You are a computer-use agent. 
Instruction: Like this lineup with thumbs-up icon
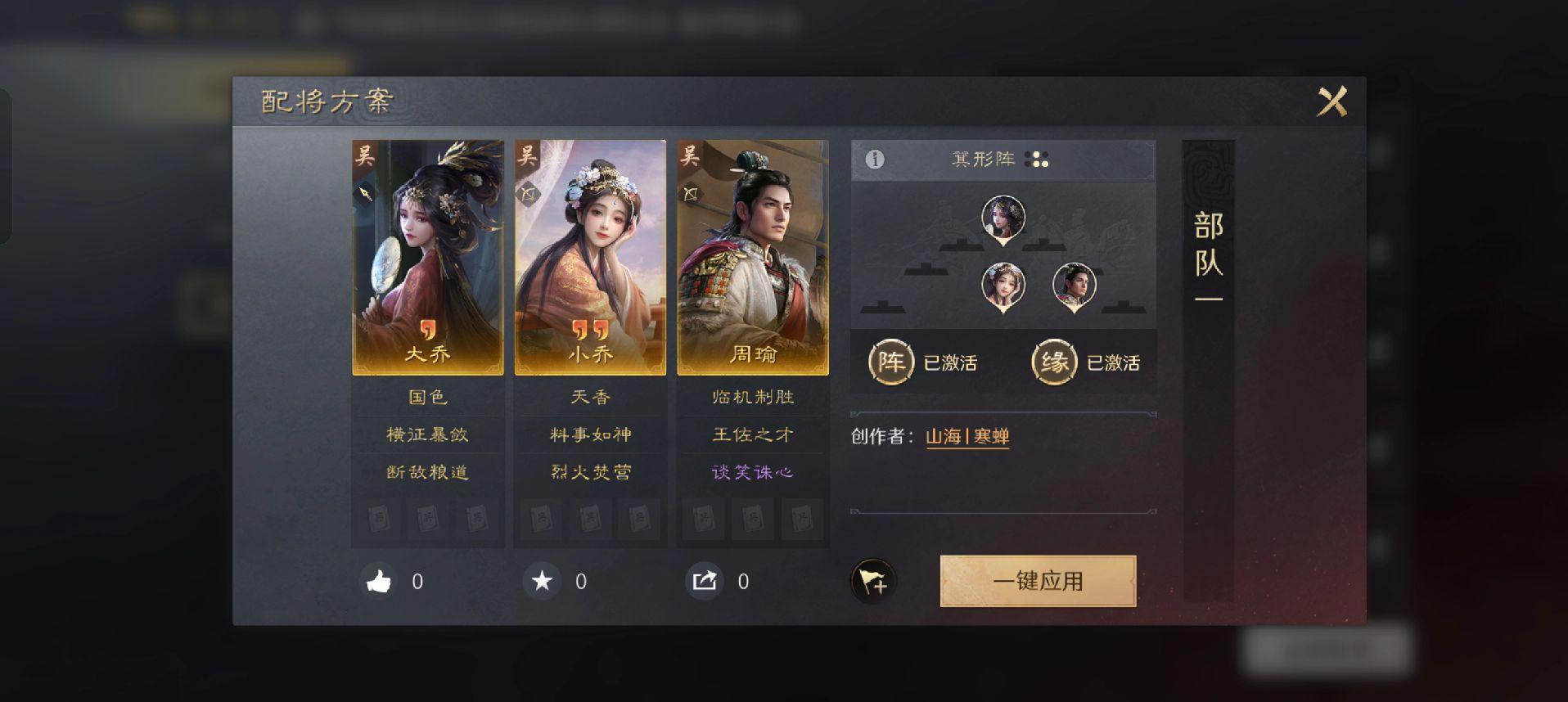[x=379, y=582]
